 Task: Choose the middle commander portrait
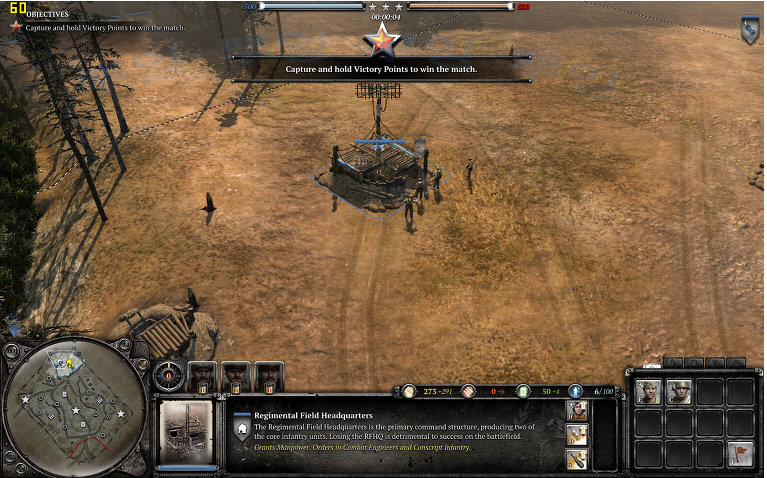(x=235, y=376)
